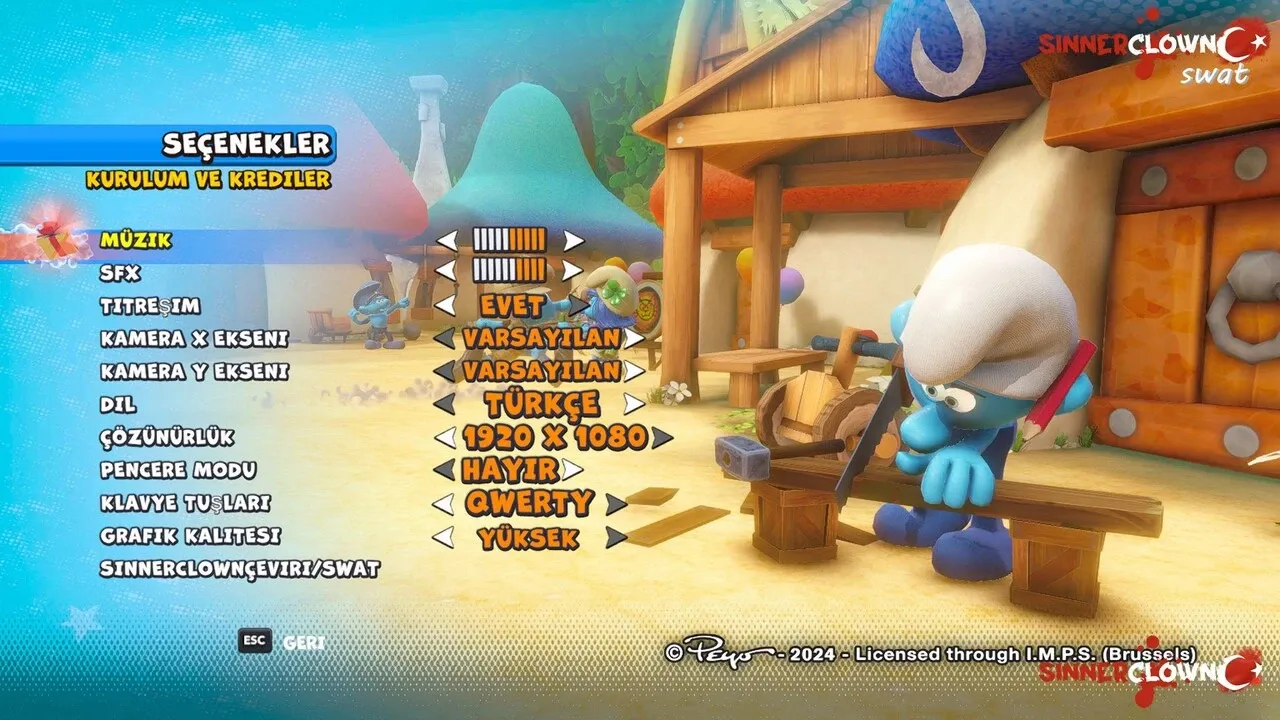Toggle Titreşim using its right arrow
The image size is (1280, 720).
(x=578, y=305)
